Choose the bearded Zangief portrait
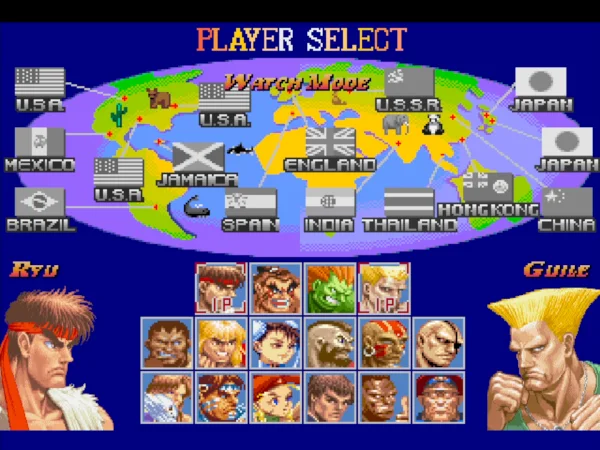This screenshot has height=450, width=600. [x=329, y=343]
